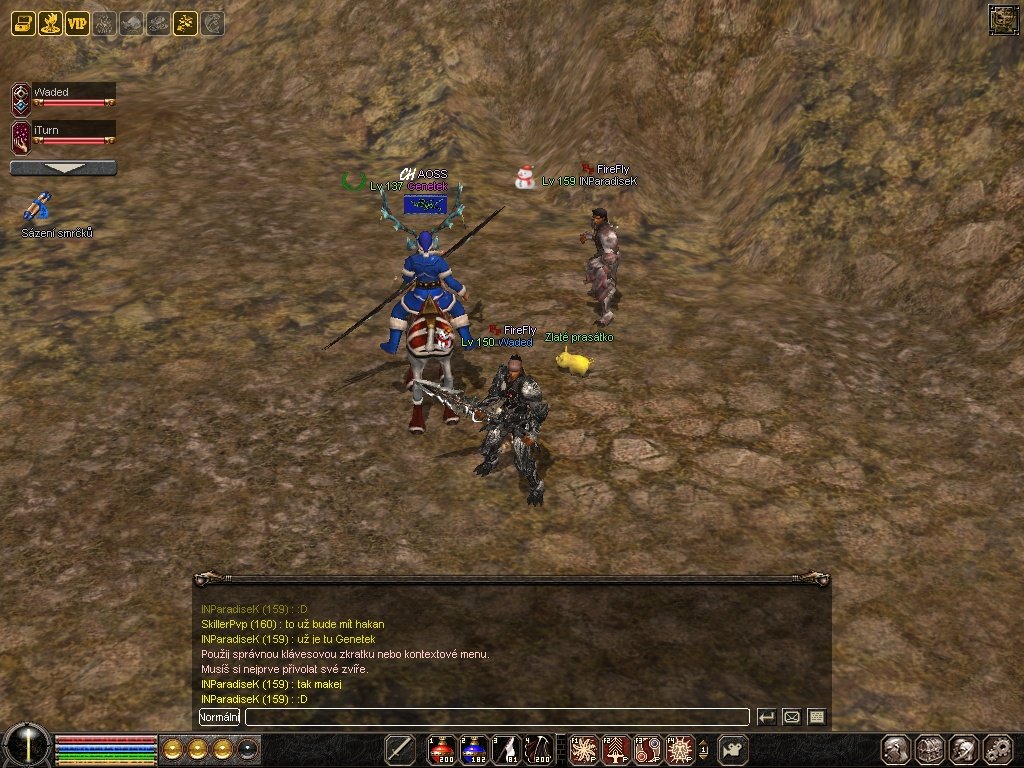
Task: Open the envelope messages button
Action: click(792, 717)
